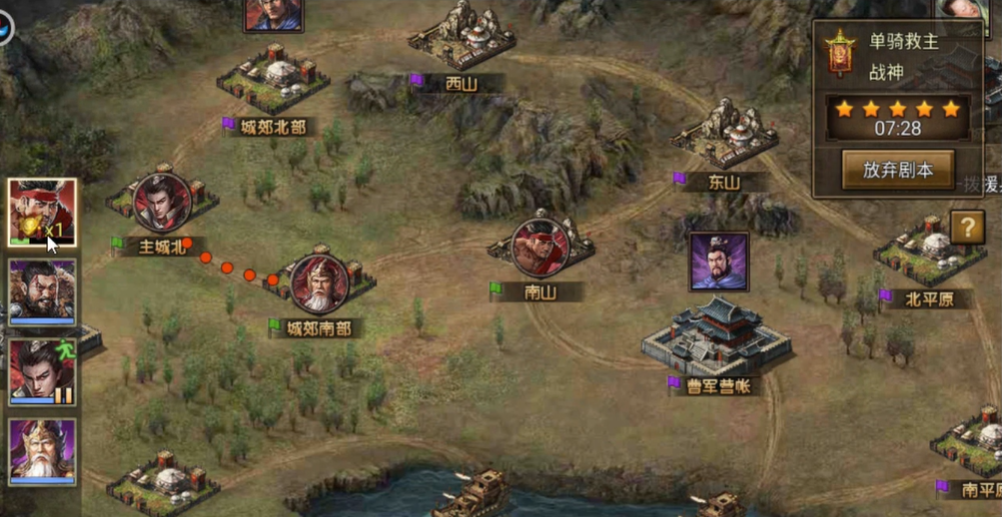Select the red-faced hero portrait with x1
This screenshot has height=517, width=1002.
(42, 213)
